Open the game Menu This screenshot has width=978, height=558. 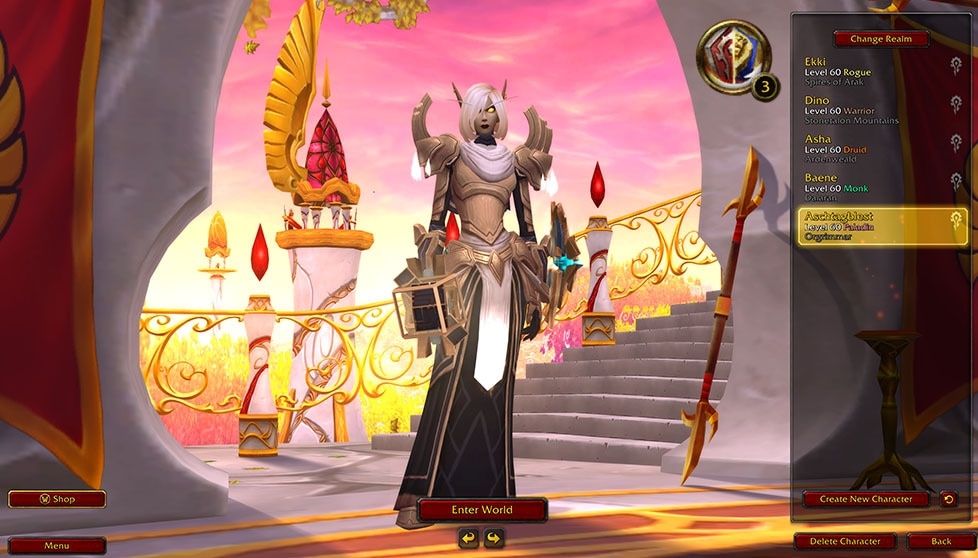pyautogui.click(x=56, y=546)
